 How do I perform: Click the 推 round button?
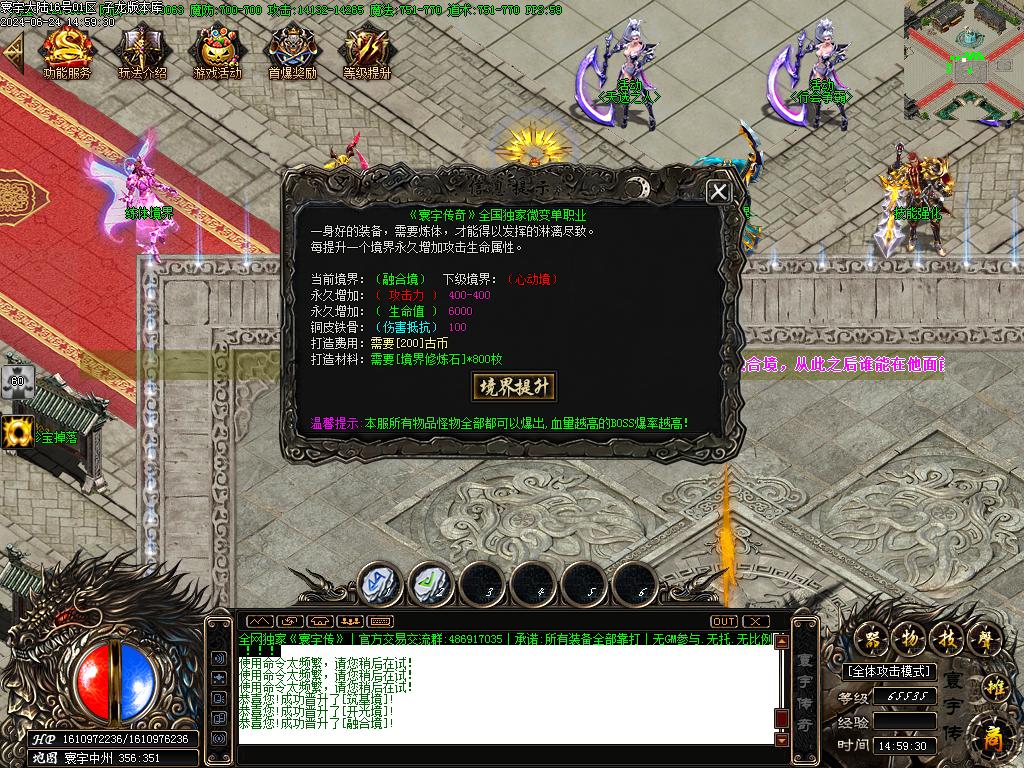click(994, 687)
